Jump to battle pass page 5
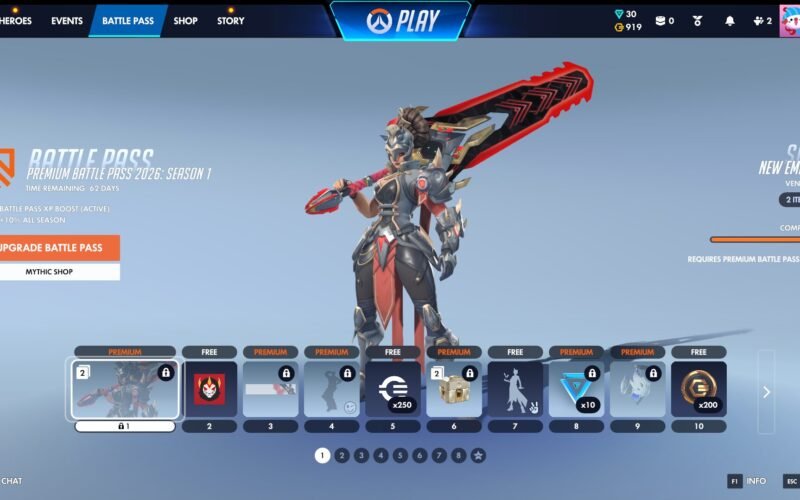 [x=400, y=455]
